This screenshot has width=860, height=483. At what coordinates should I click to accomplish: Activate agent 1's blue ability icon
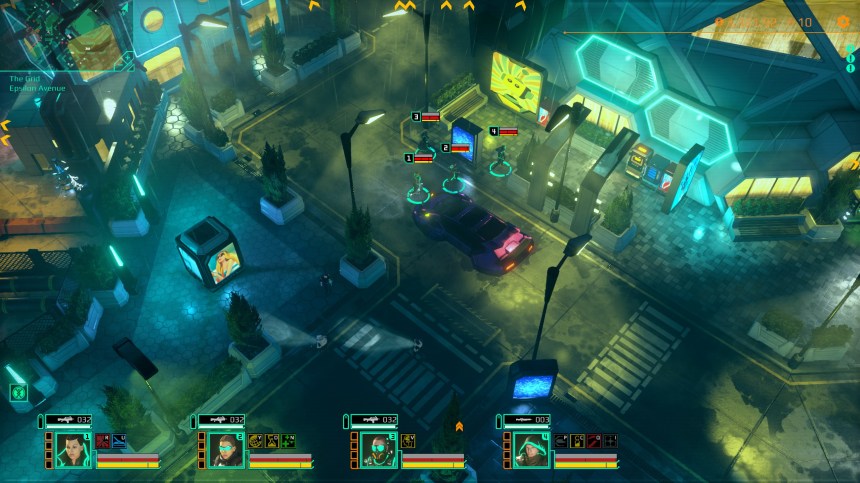(118, 439)
